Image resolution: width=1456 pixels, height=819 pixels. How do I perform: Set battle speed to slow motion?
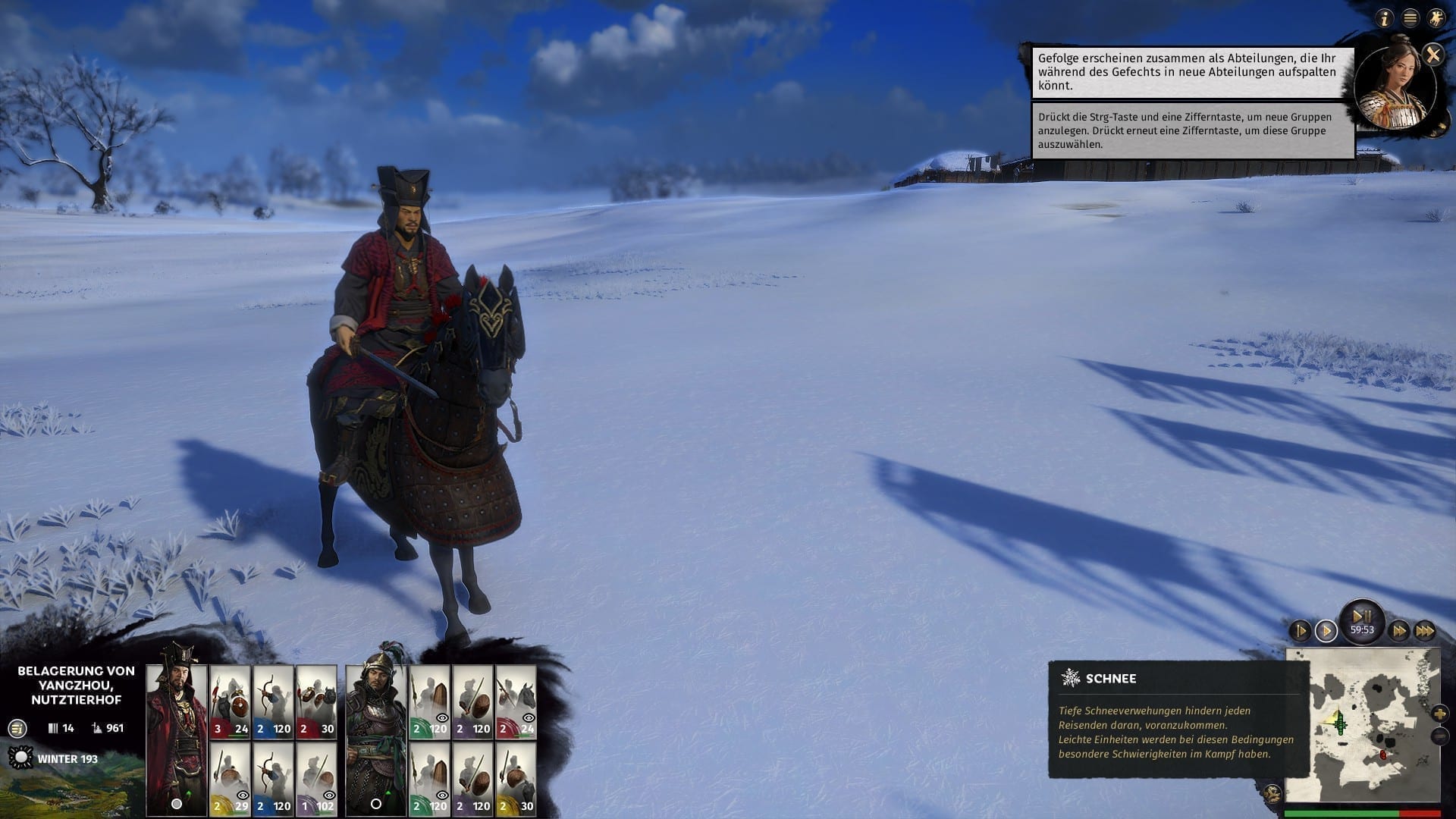(1300, 631)
